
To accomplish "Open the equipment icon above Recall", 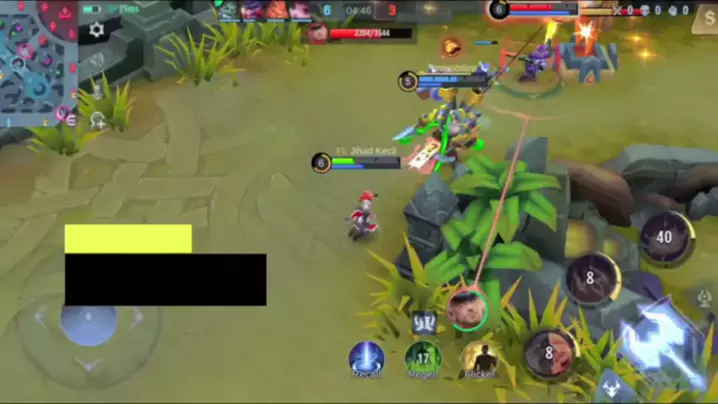I will point(423,322).
